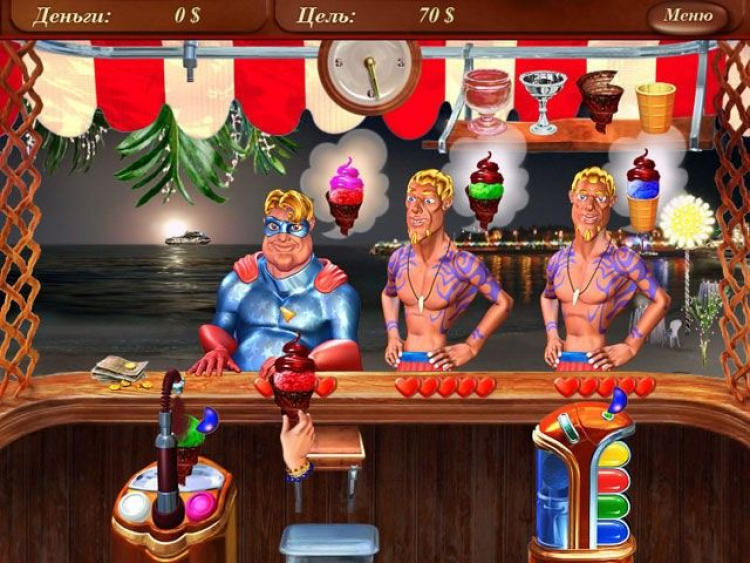Add the blue ice cream flavor
Image resolution: width=750 pixels, height=563 pixels.
coord(613,530)
